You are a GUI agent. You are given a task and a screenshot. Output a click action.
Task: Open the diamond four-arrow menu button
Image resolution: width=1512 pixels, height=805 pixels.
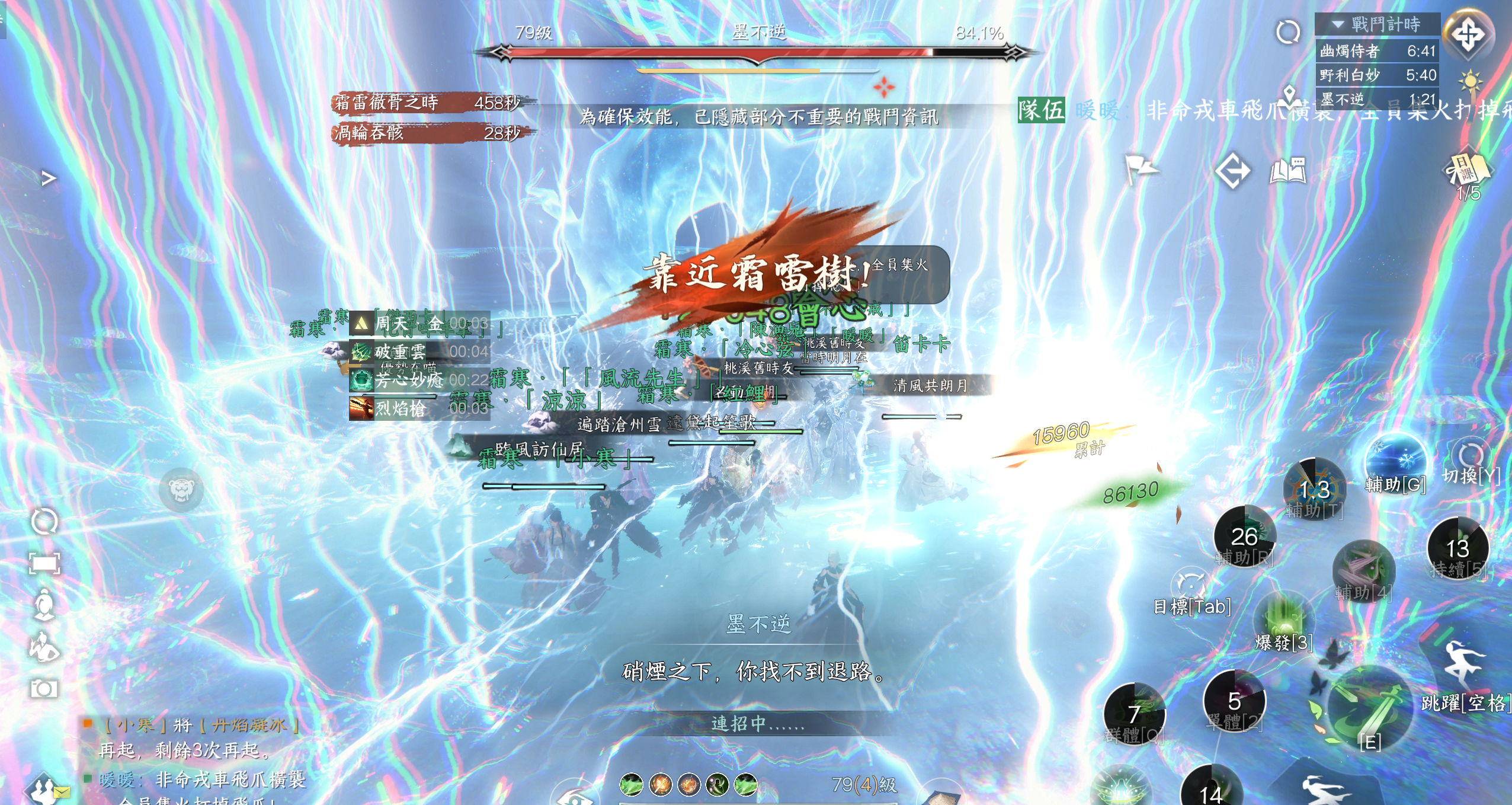pyautogui.click(x=1468, y=34)
